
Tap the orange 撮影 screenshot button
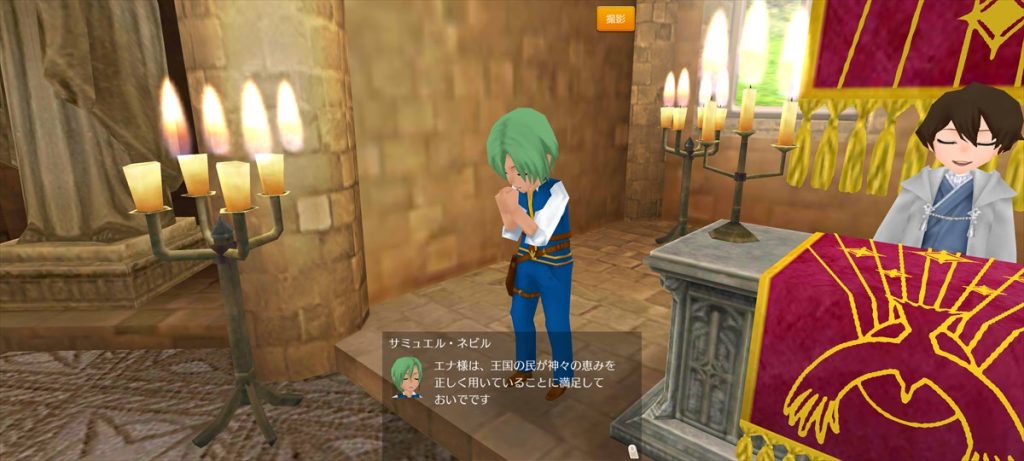coord(615,19)
